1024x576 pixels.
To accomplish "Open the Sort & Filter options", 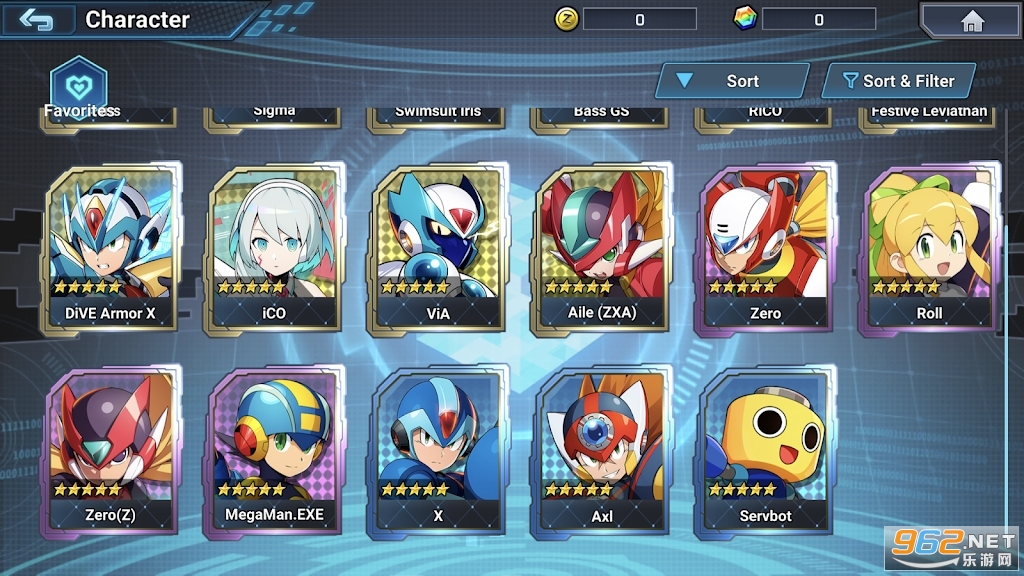I will point(898,81).
